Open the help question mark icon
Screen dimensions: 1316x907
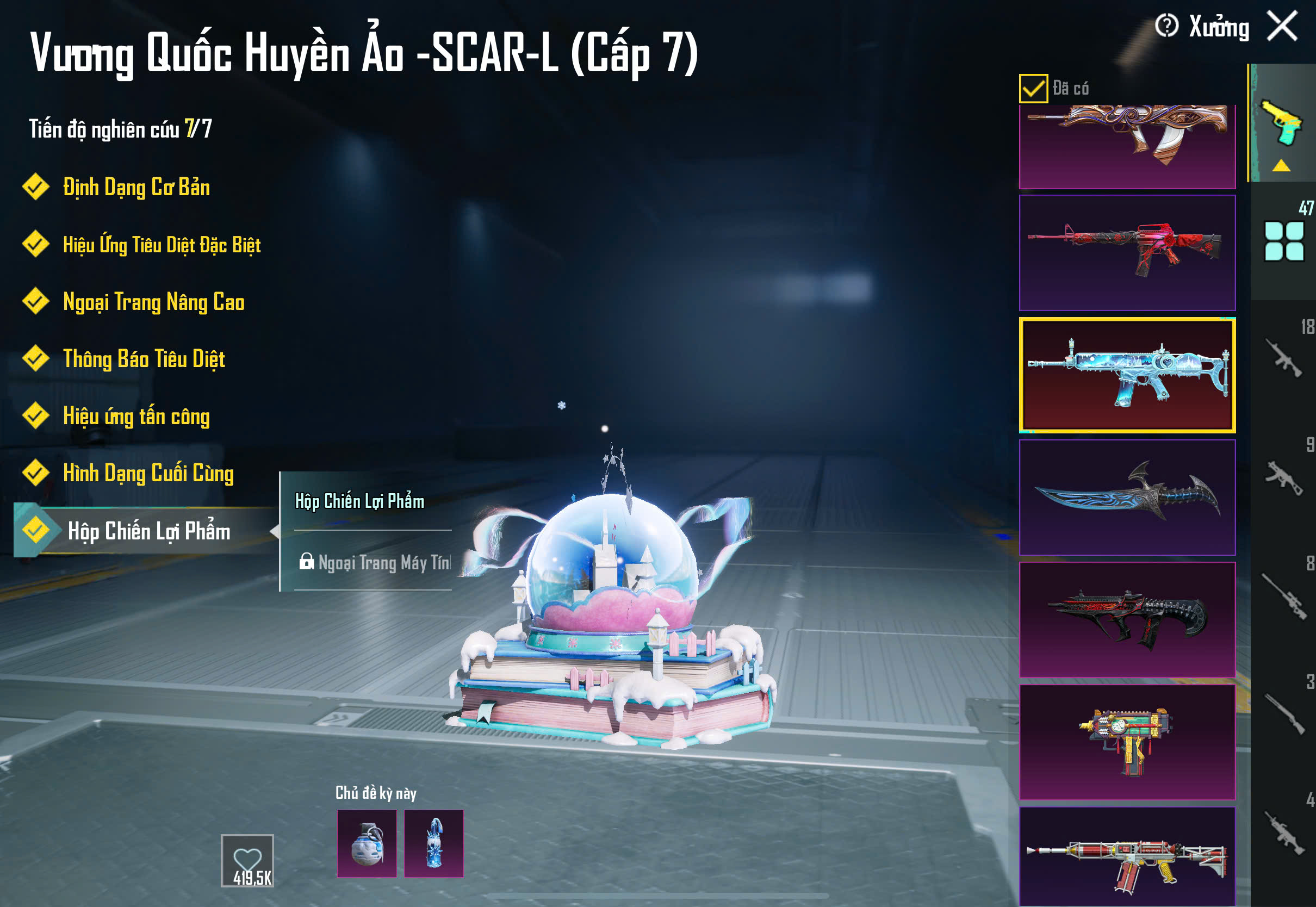[1166, 26]
